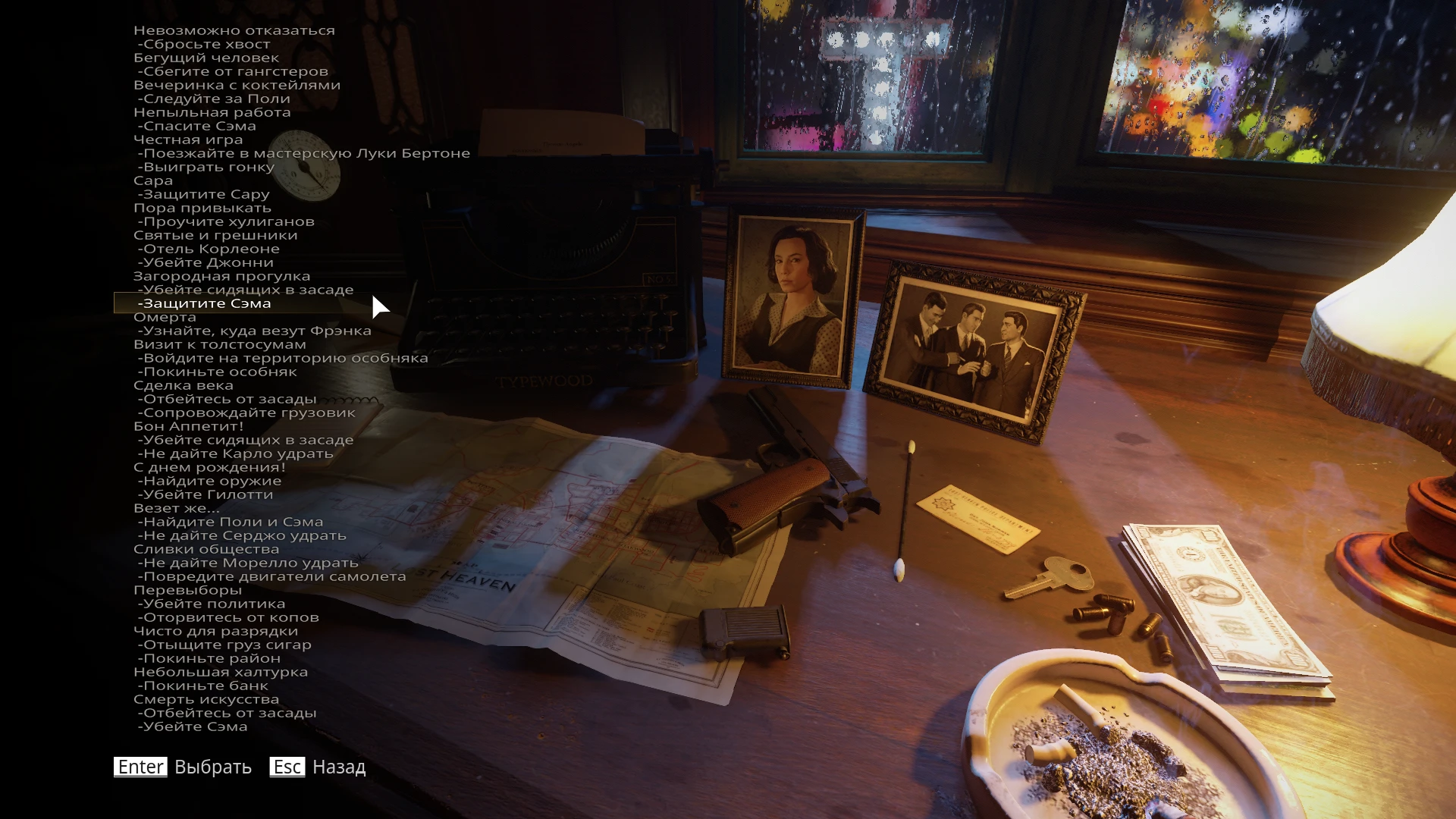This screenshot has width=1456, height=819.
Task: Choose the "Сделка века" mission
Action: (x=187, y=385)
